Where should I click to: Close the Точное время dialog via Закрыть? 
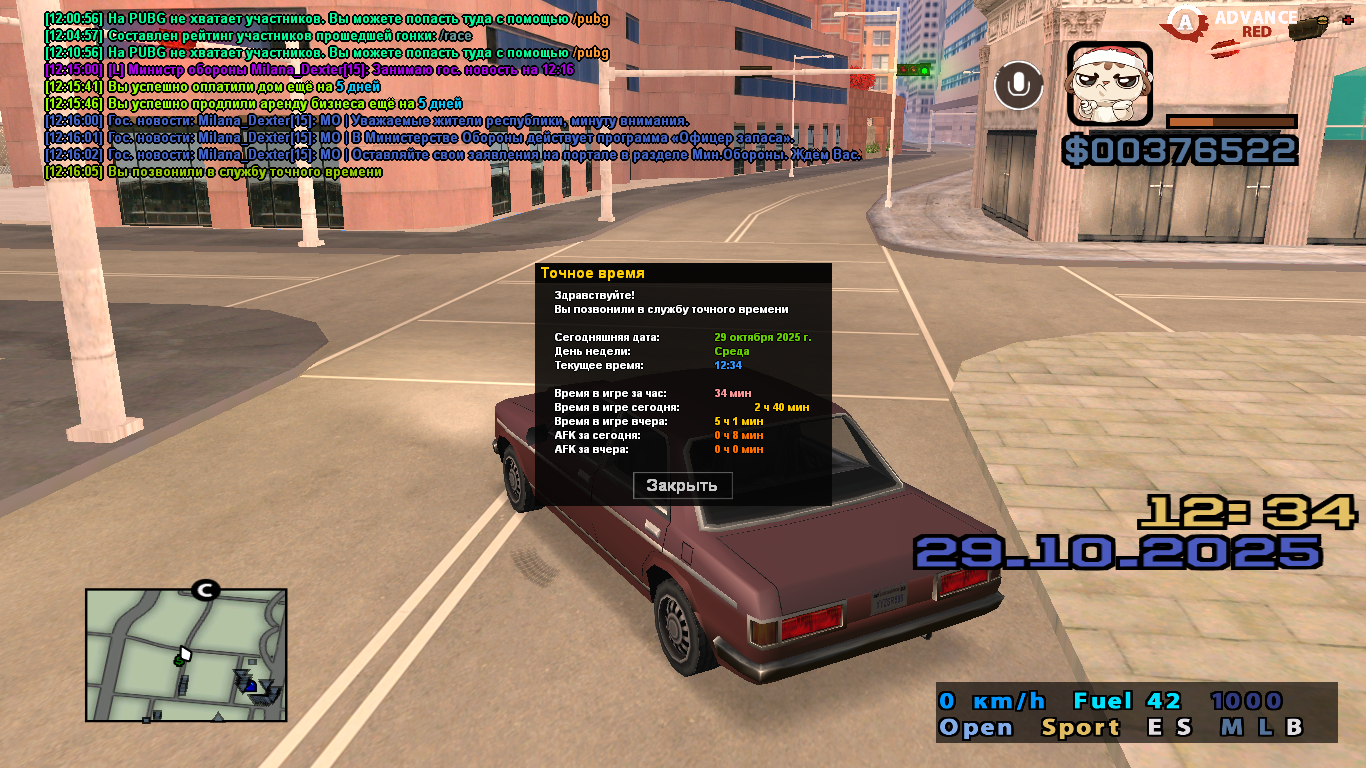coord(682,486)
